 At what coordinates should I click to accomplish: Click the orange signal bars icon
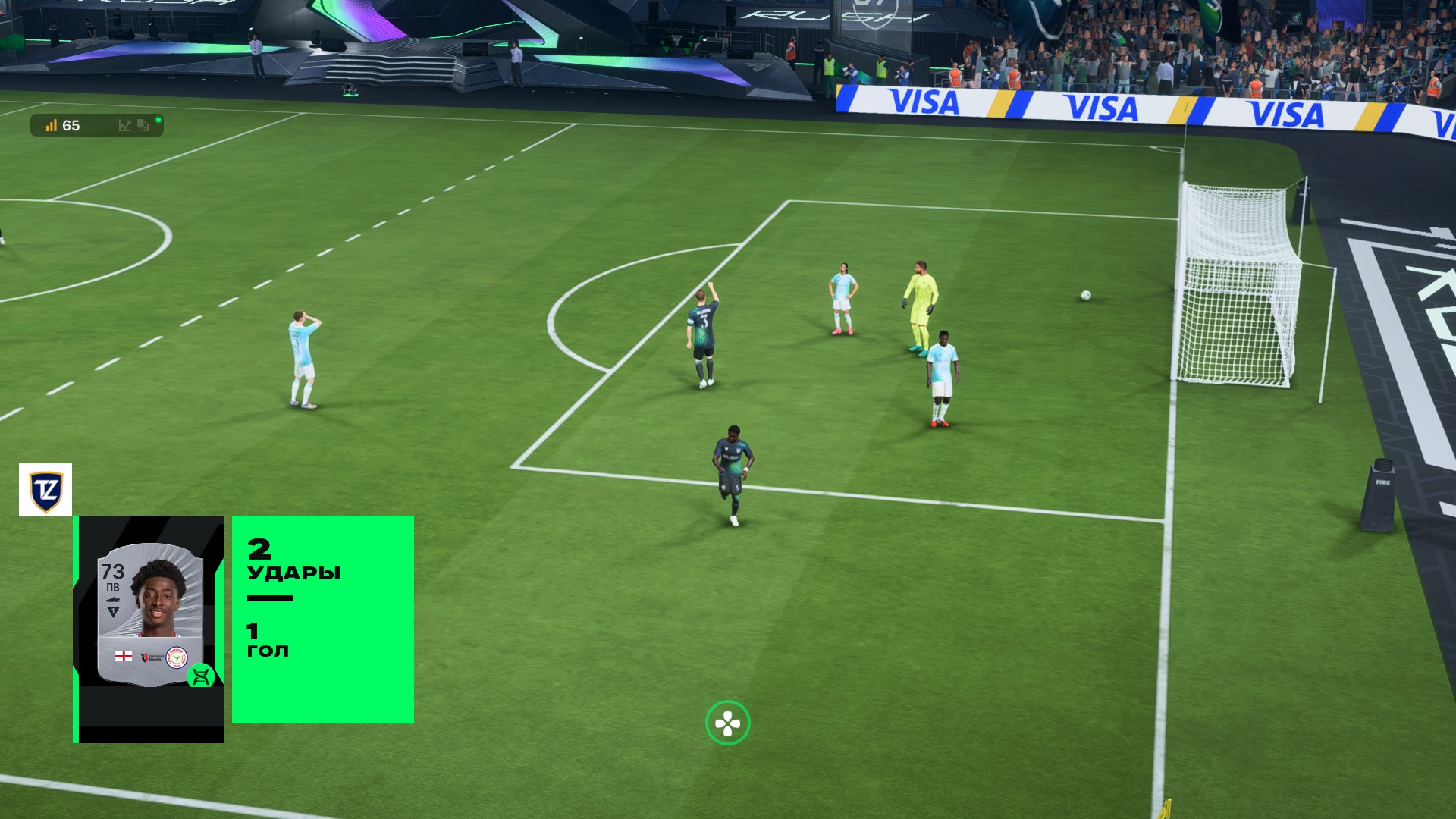[52, 126]
